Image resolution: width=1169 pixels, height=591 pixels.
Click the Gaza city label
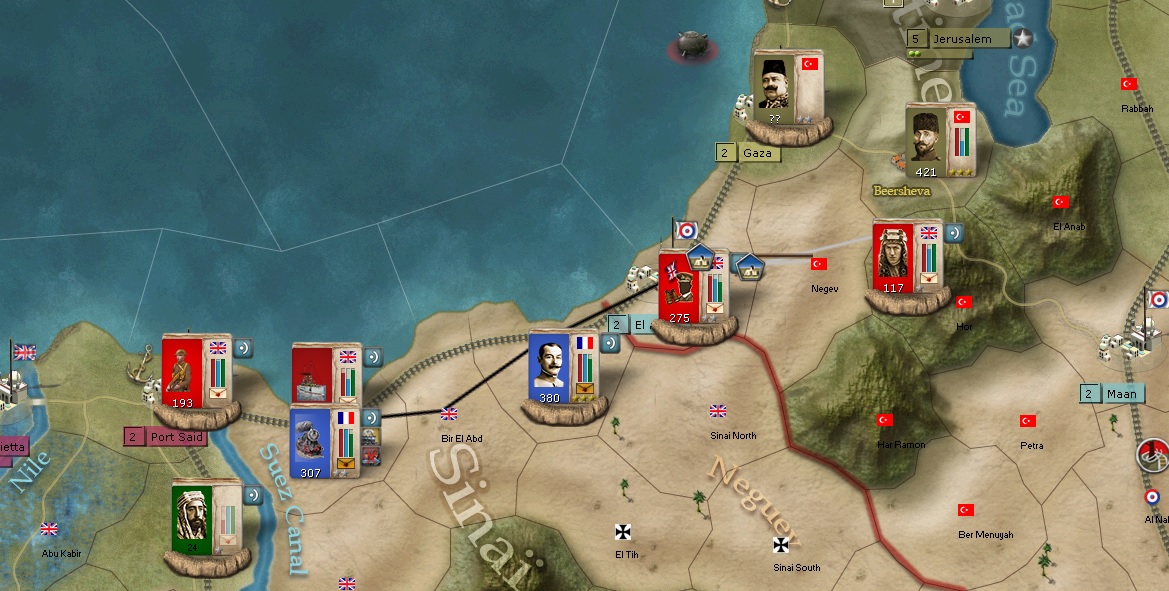759,153
